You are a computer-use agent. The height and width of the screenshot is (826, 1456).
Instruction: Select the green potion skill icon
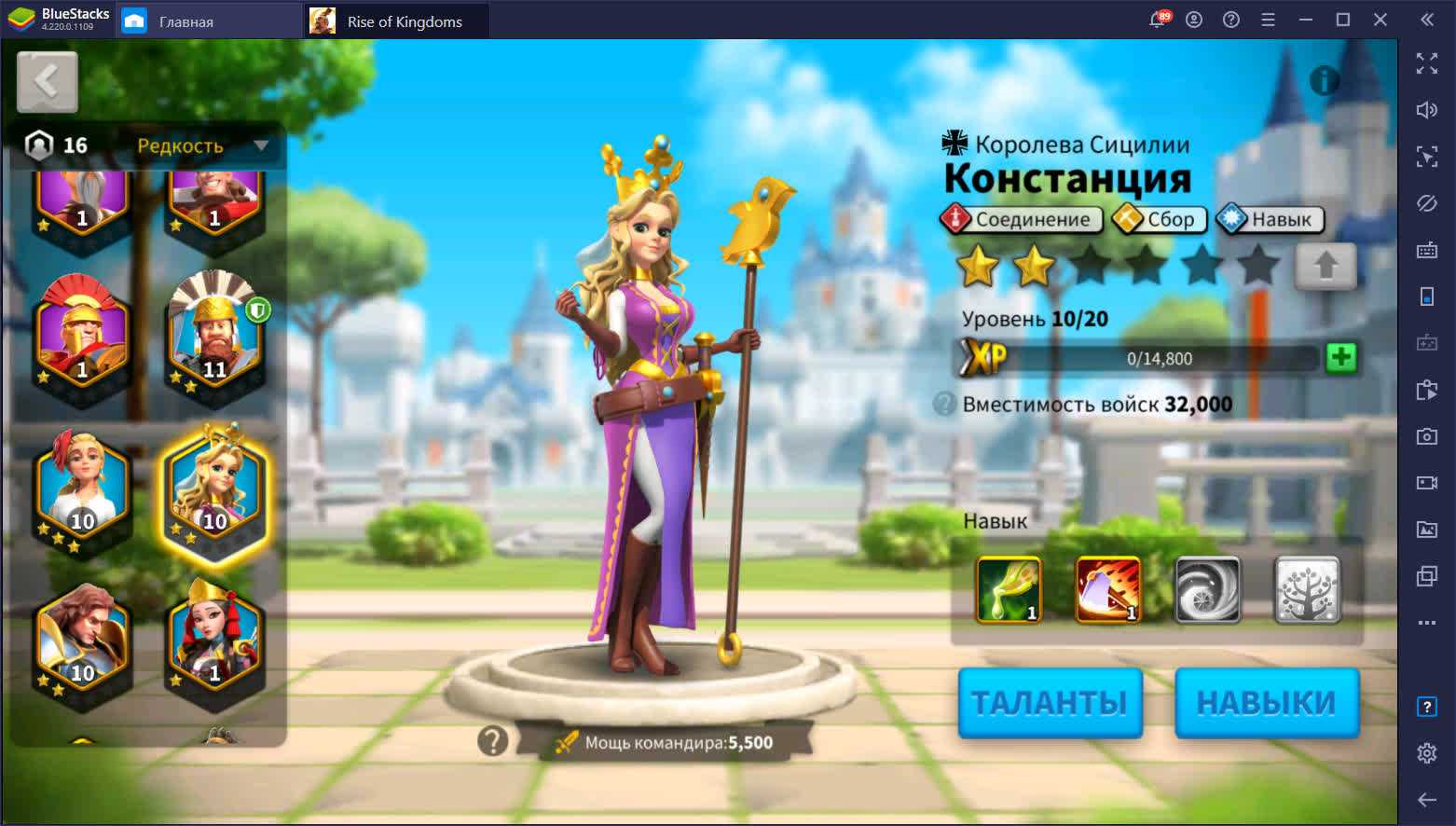tap(1009, 589)
